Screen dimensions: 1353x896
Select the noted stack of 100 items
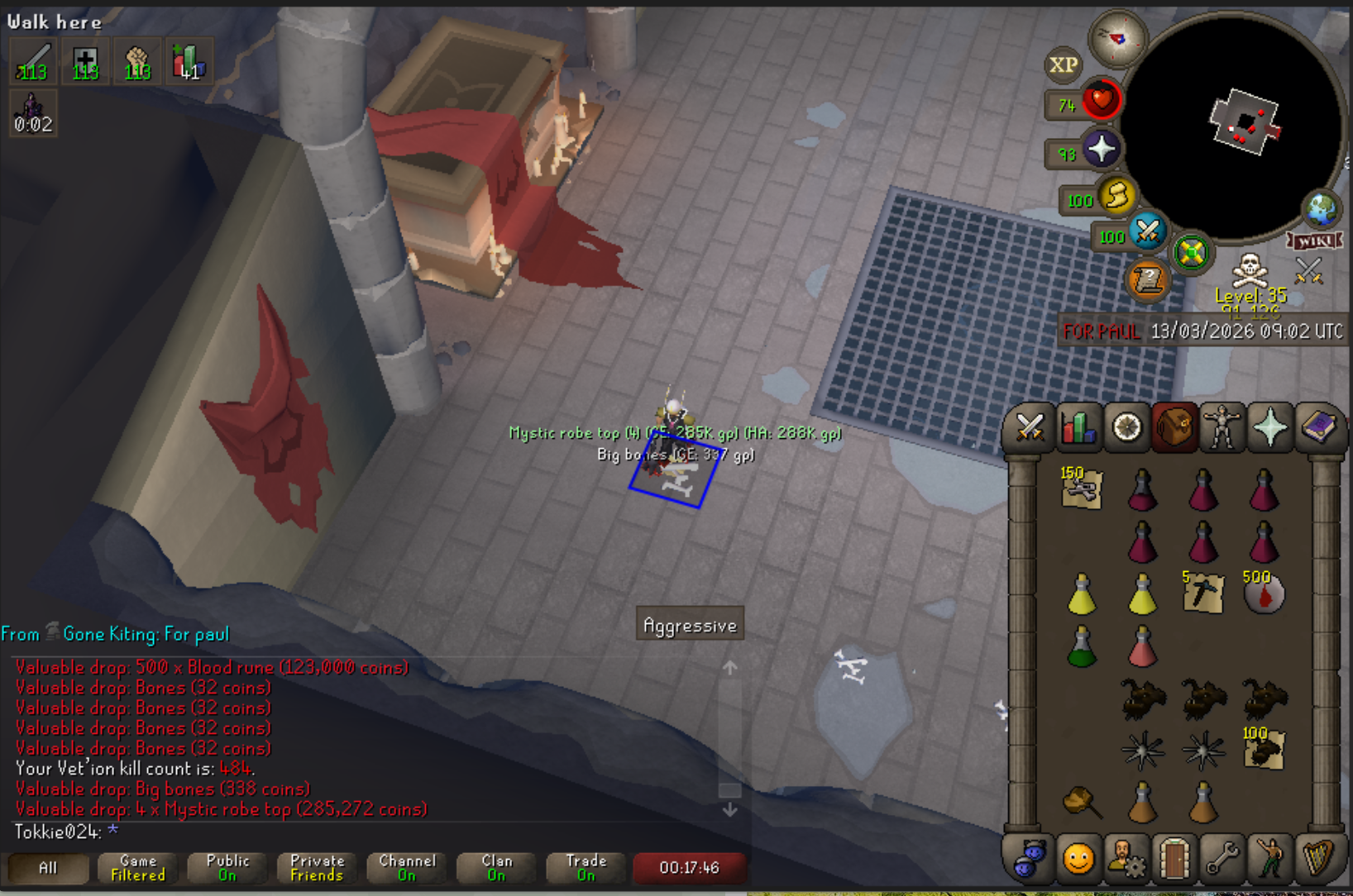pos(1263,750)
